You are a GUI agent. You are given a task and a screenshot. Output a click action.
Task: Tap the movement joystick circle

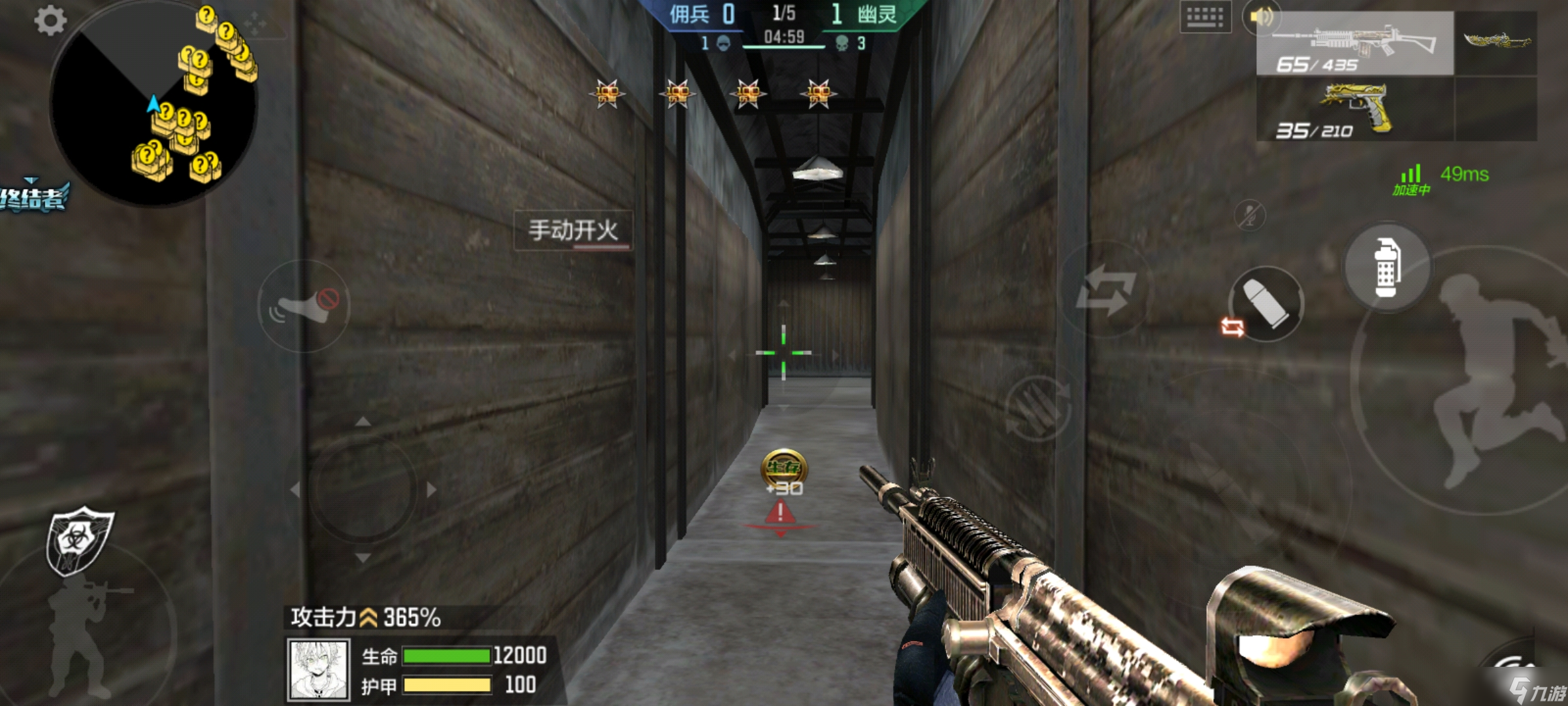(x=363, y=489)
